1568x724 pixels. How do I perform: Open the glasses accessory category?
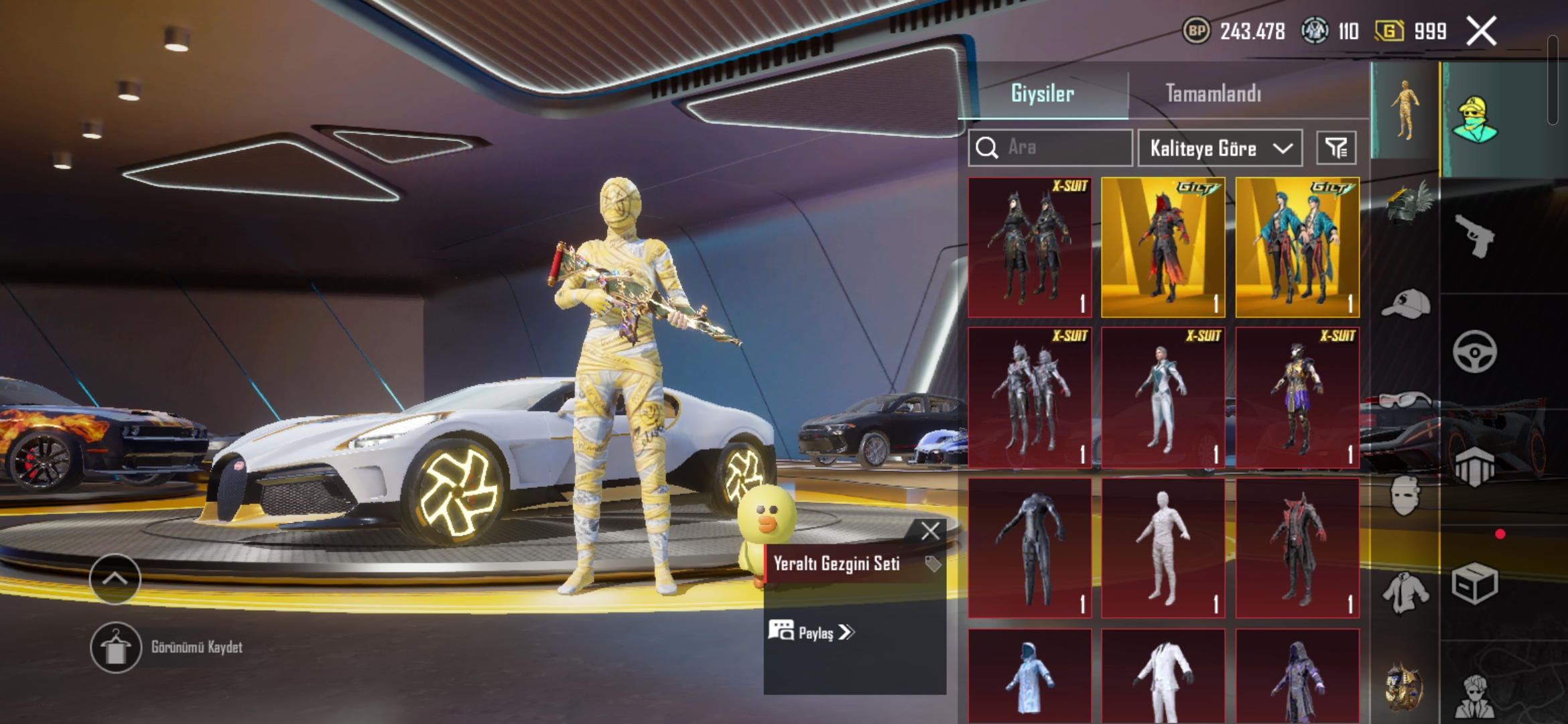[x=1405, y=400]
